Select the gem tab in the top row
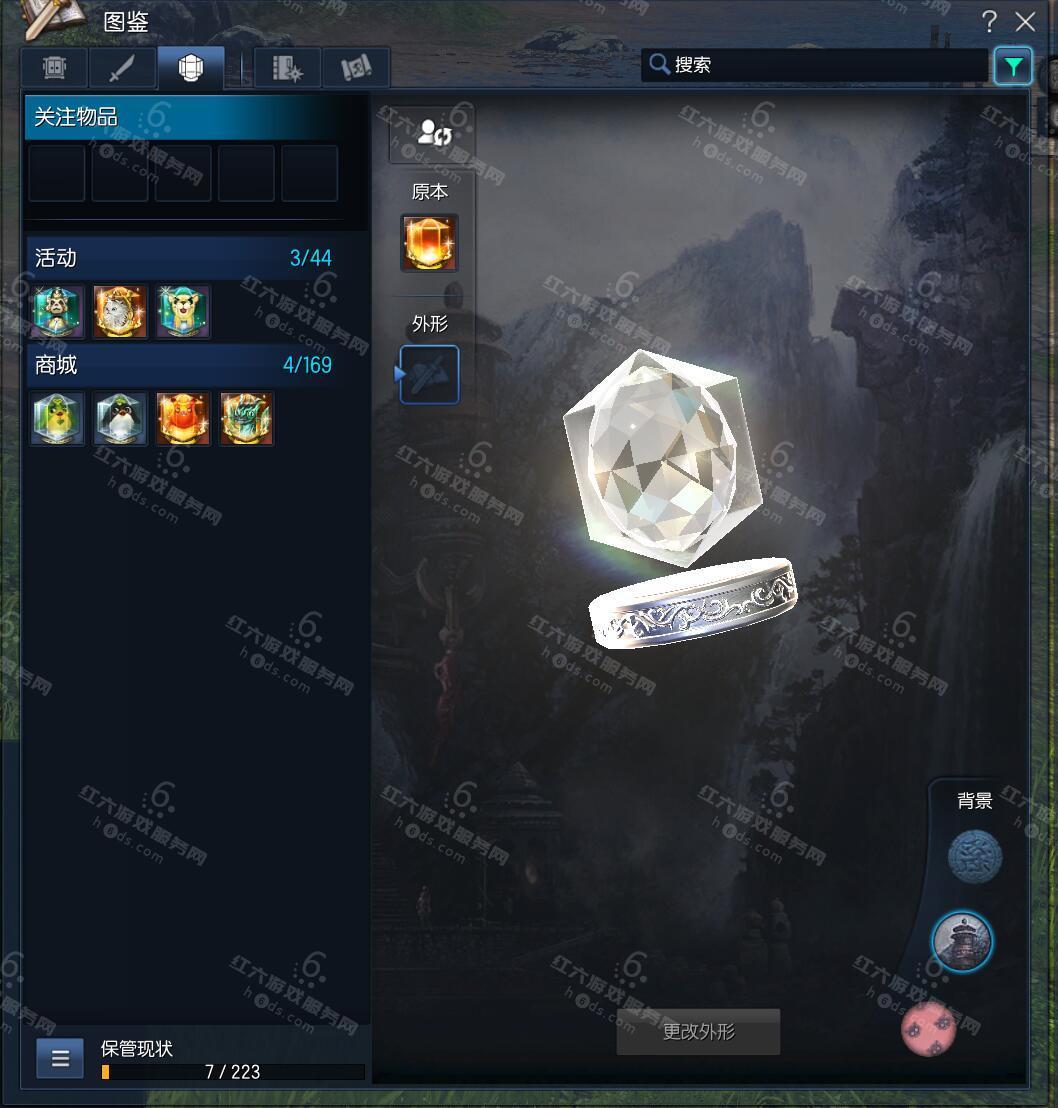 [190, 68]
